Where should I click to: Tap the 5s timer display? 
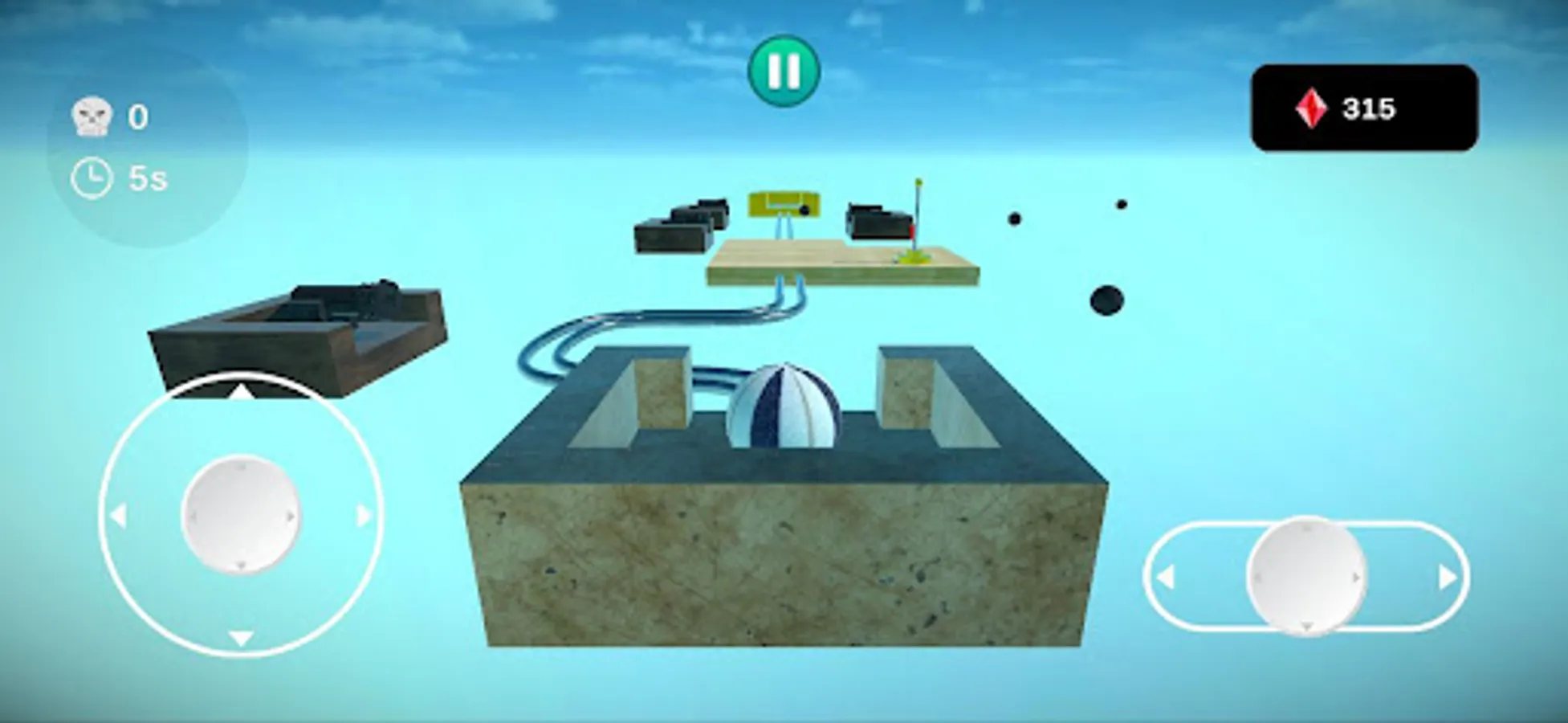coord(147,175)
